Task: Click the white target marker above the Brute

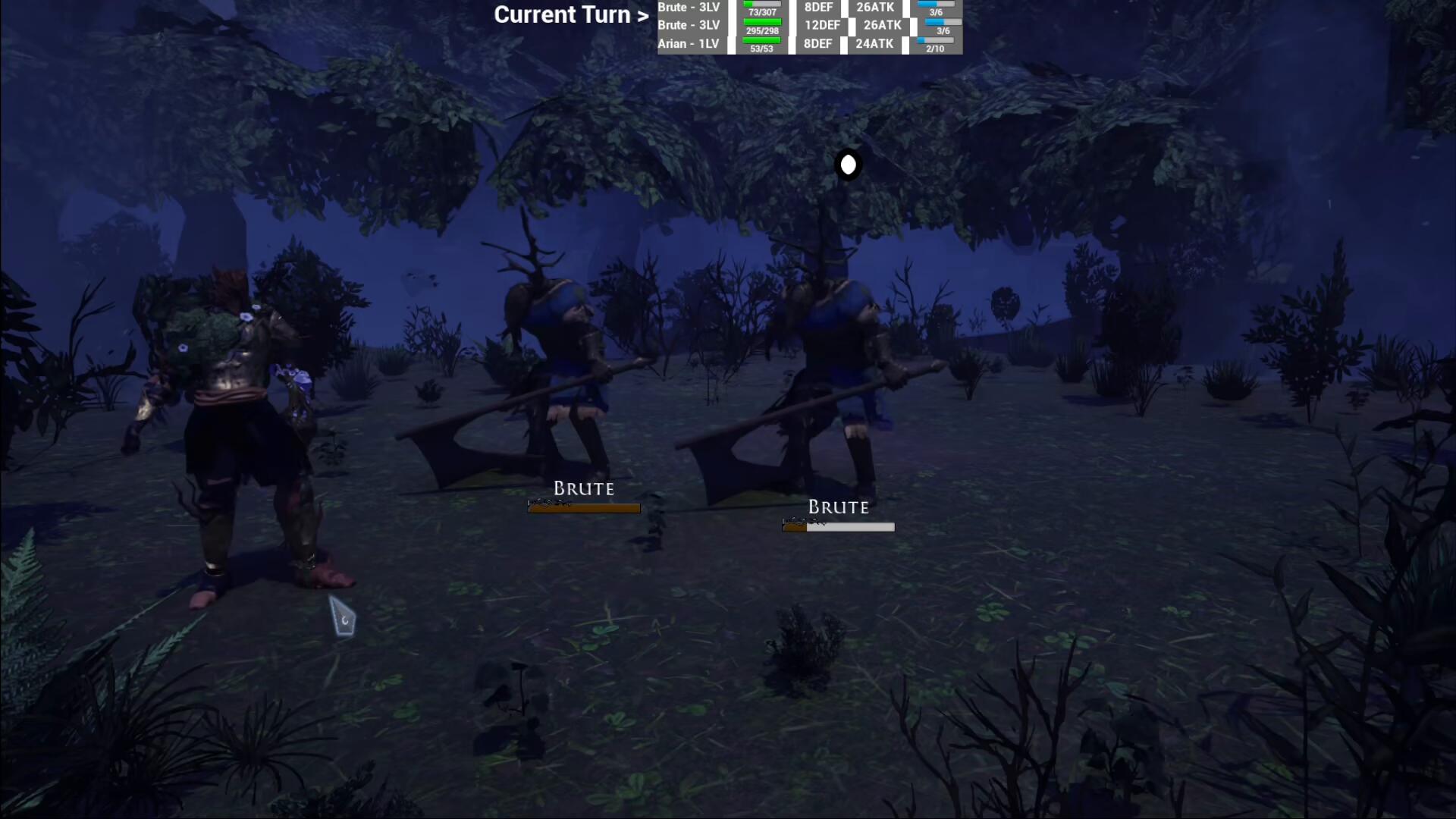Action: [848, 165]
